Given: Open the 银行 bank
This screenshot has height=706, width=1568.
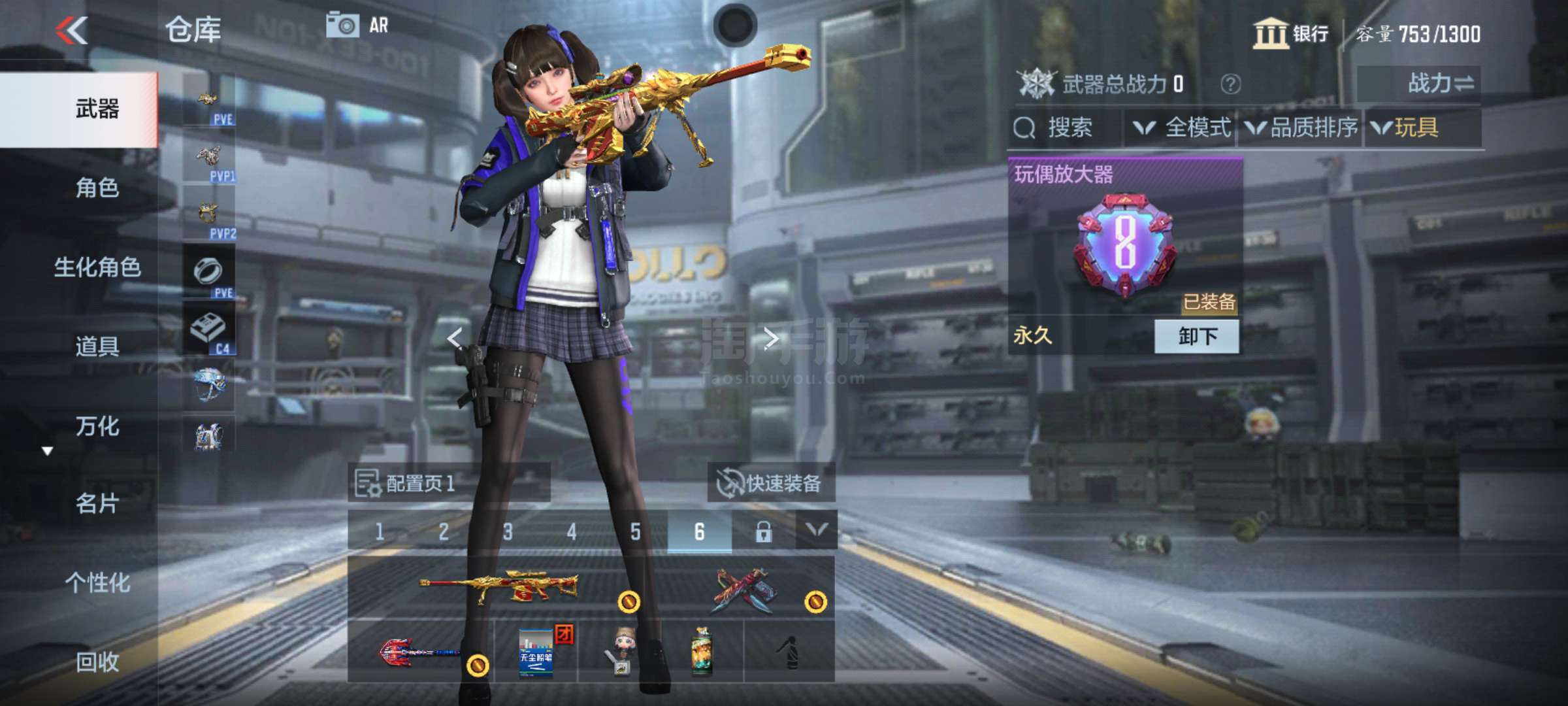Looking at the screenshot, I should pos(1291,33).
